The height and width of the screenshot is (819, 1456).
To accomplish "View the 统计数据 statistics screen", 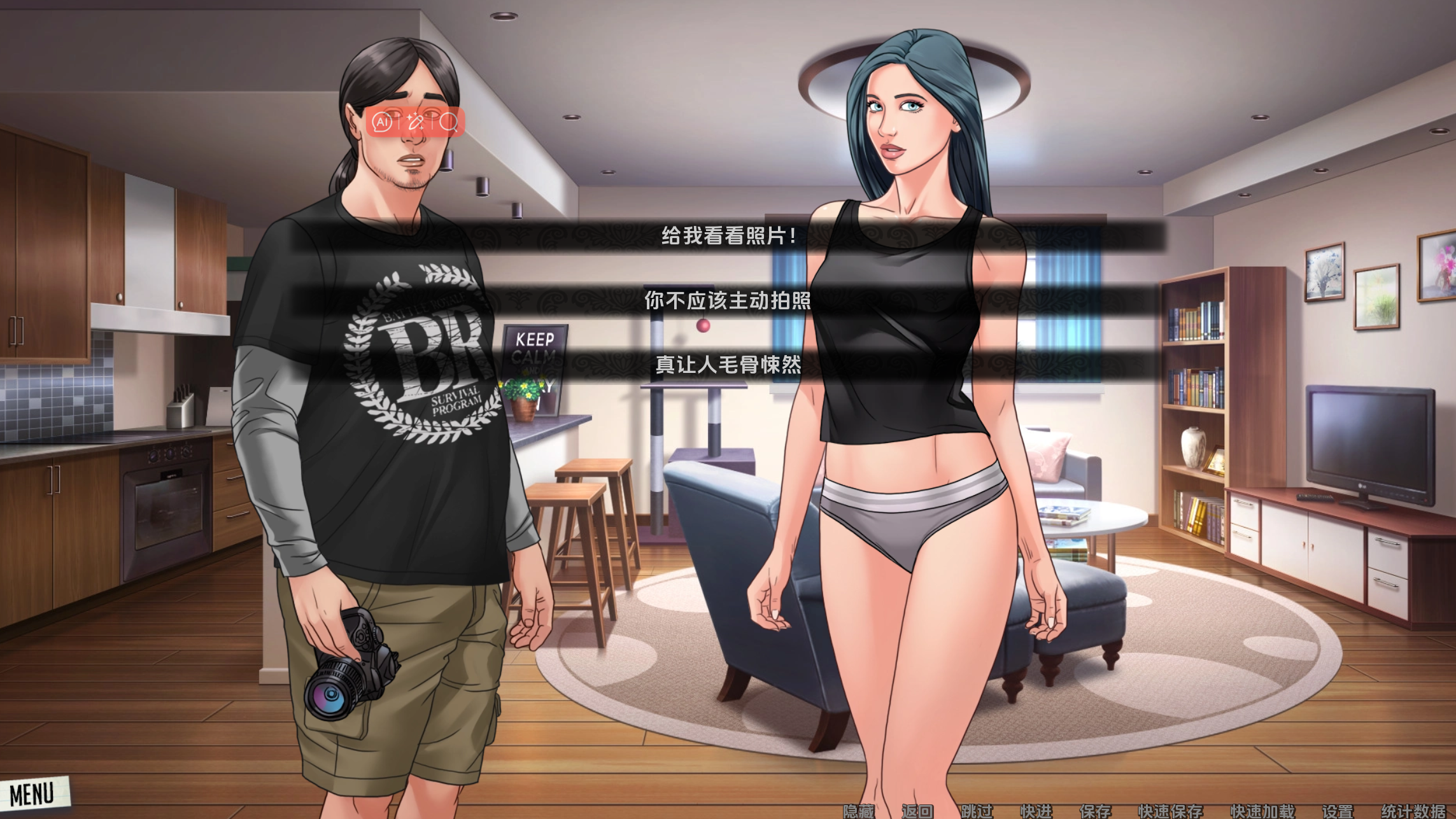I will click(x=1413, y=812).
